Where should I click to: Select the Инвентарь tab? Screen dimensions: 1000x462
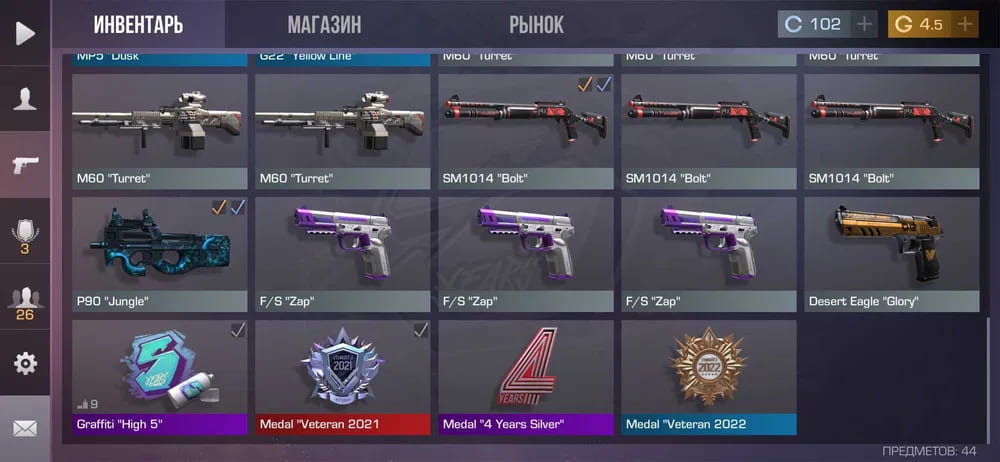click(138, 24)
